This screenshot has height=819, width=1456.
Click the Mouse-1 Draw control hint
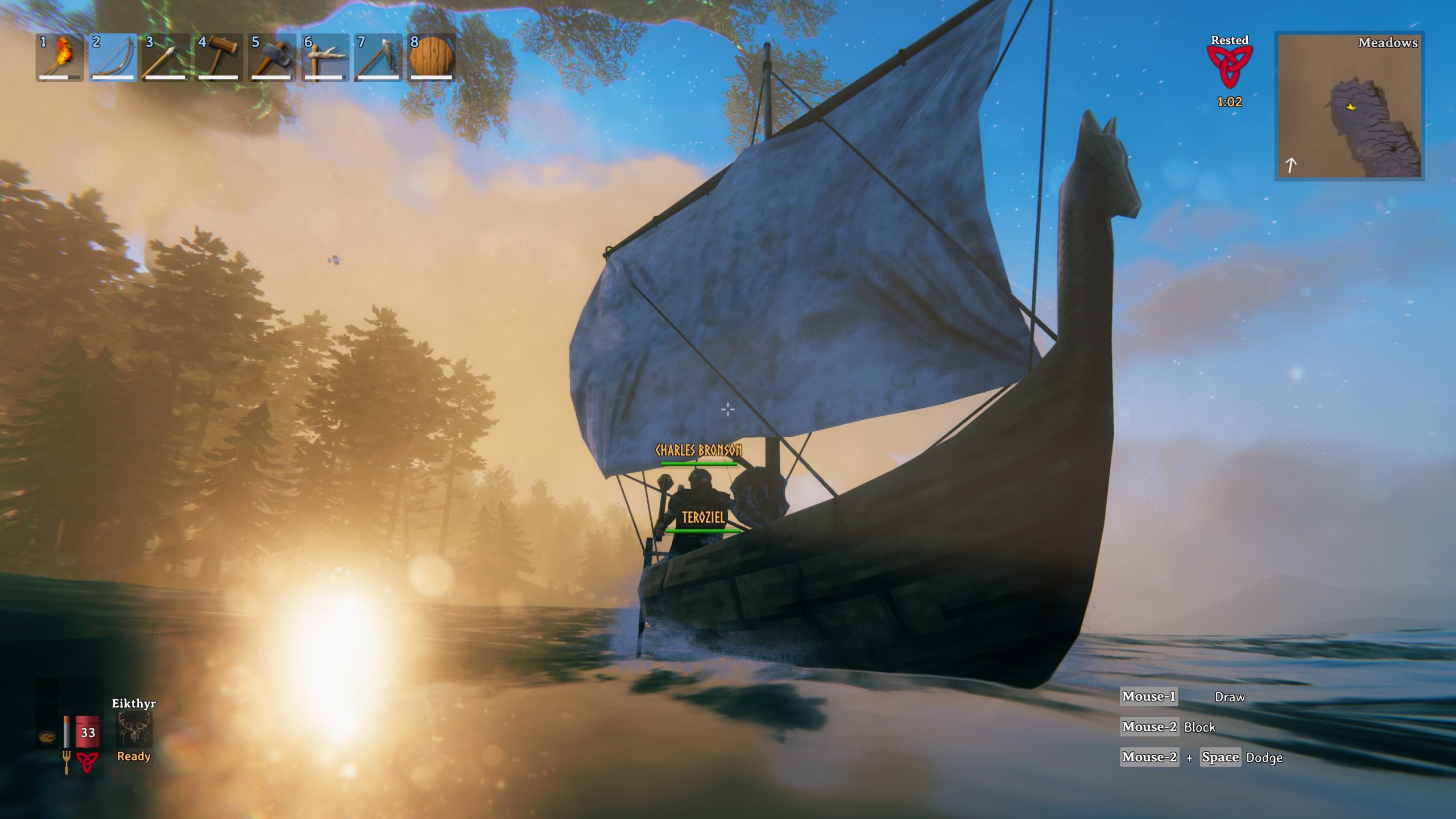coord(1149,696)
